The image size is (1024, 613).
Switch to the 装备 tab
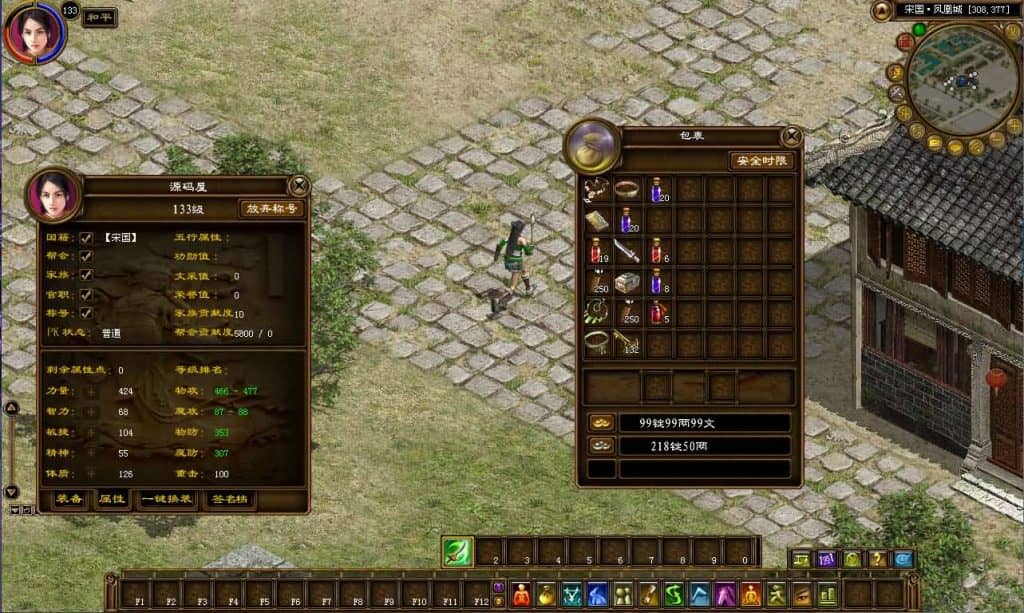[x=69, y=499]
